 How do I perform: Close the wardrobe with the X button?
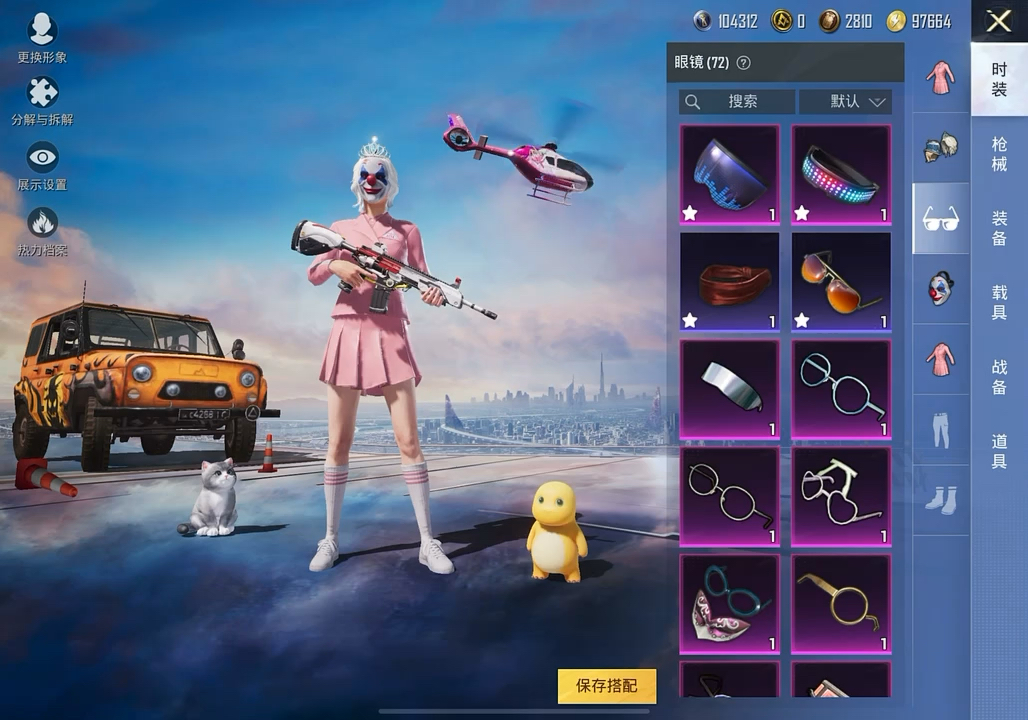998,21
